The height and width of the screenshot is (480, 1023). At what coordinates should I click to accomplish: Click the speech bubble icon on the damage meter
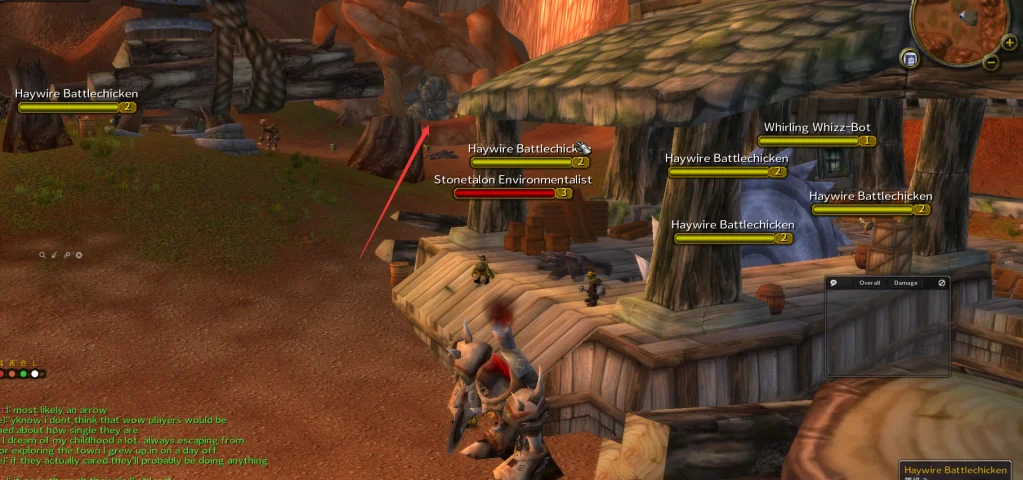coord(834,283)
